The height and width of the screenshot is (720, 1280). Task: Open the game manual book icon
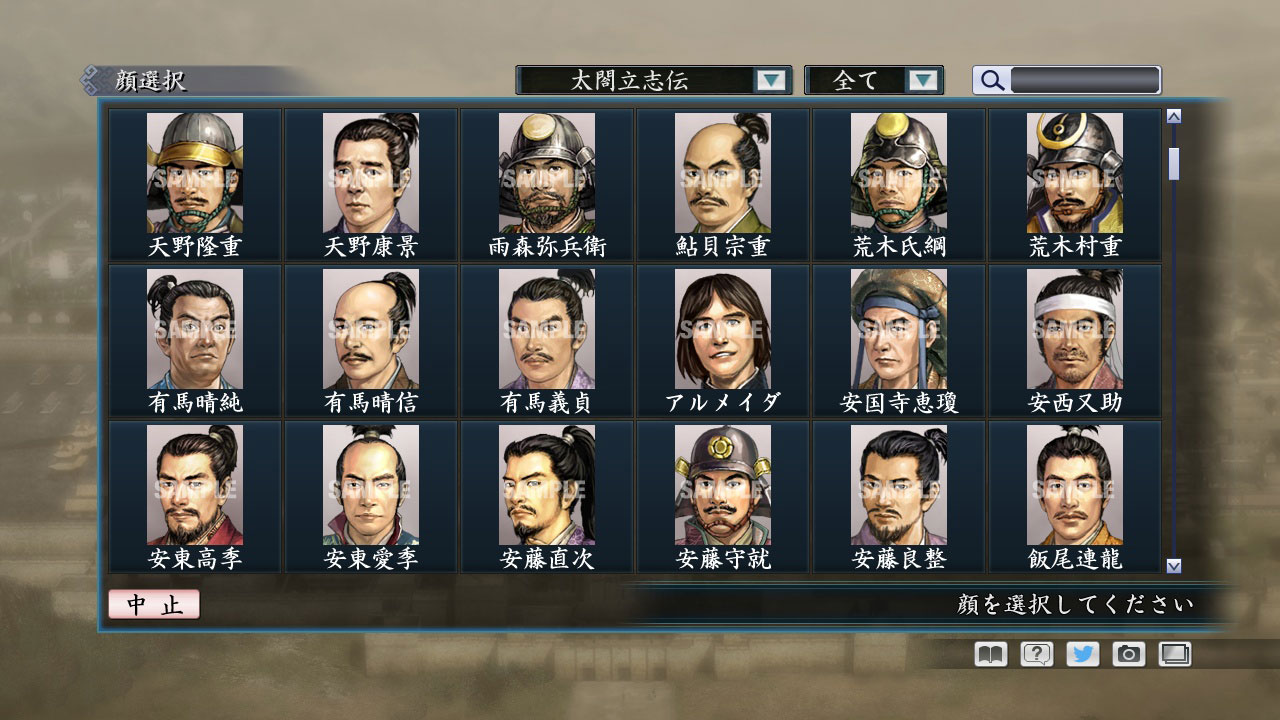click(988, 654)
